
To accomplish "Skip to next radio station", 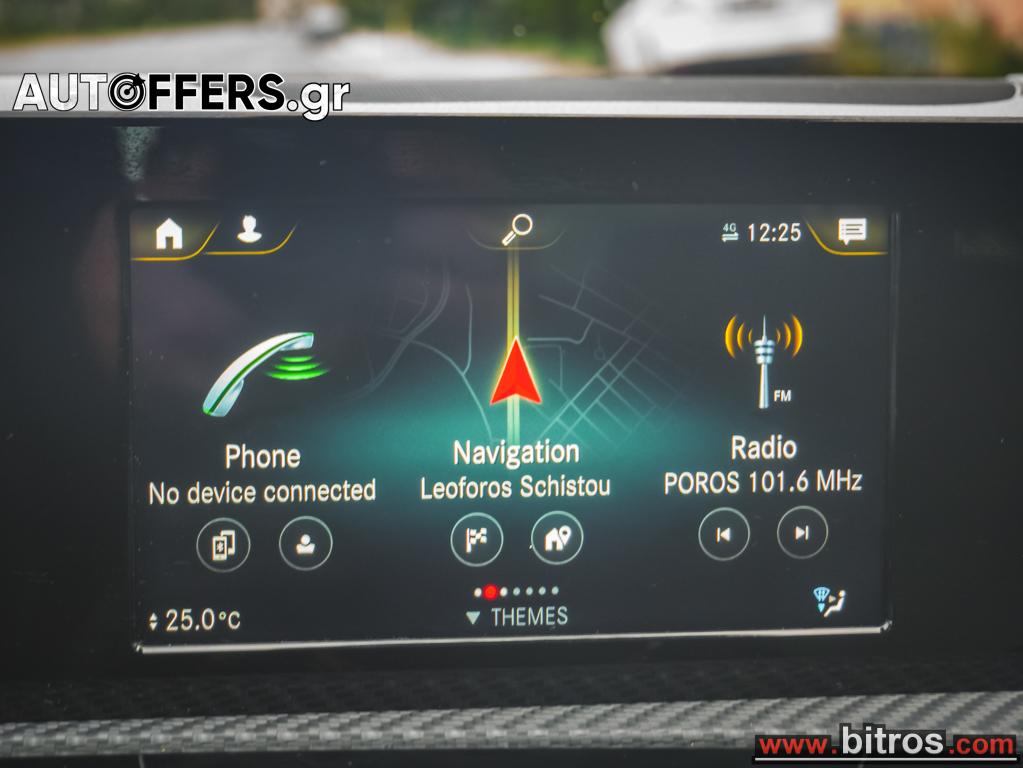I will pyautogui.click(x=802, y=533).
